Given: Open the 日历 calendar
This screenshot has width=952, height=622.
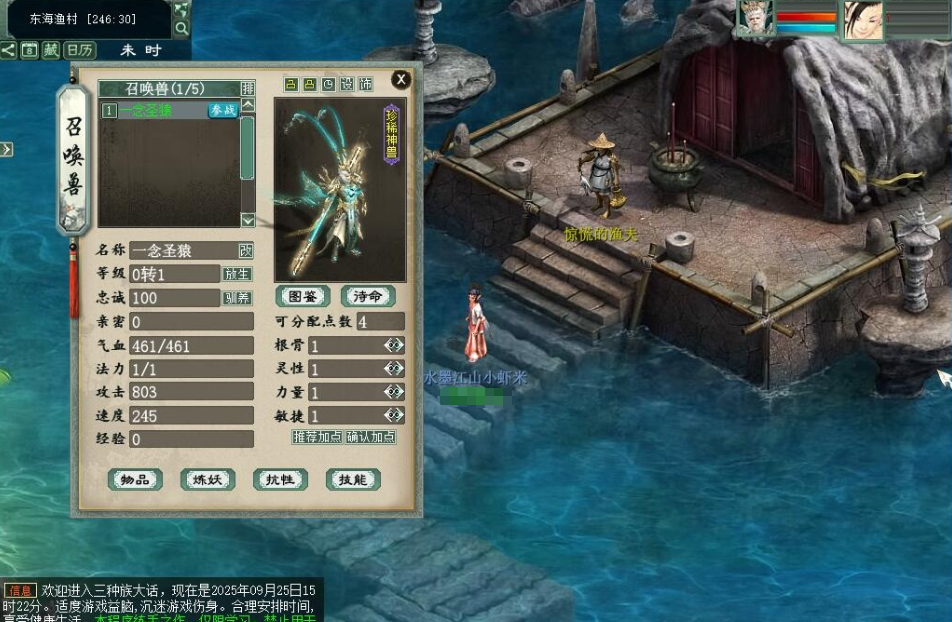Looking at the screenshot, I should pyautogui.click(x=79, y=50).
